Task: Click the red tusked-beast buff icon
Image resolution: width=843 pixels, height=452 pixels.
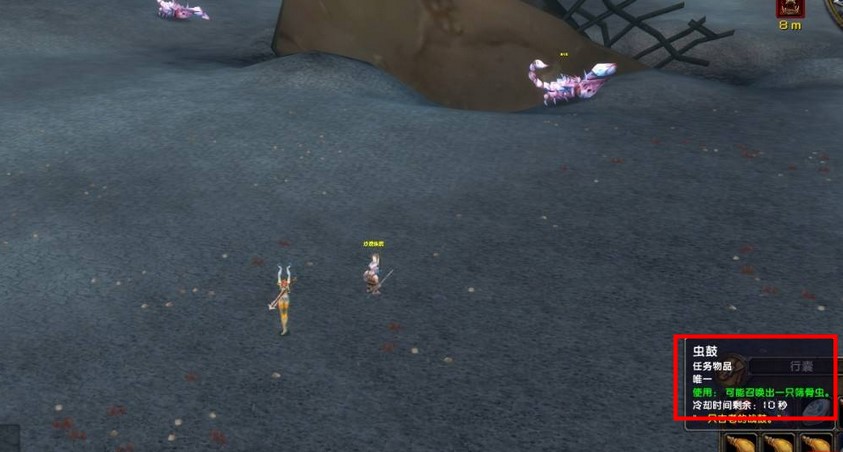Action: [x=790, y=9]
